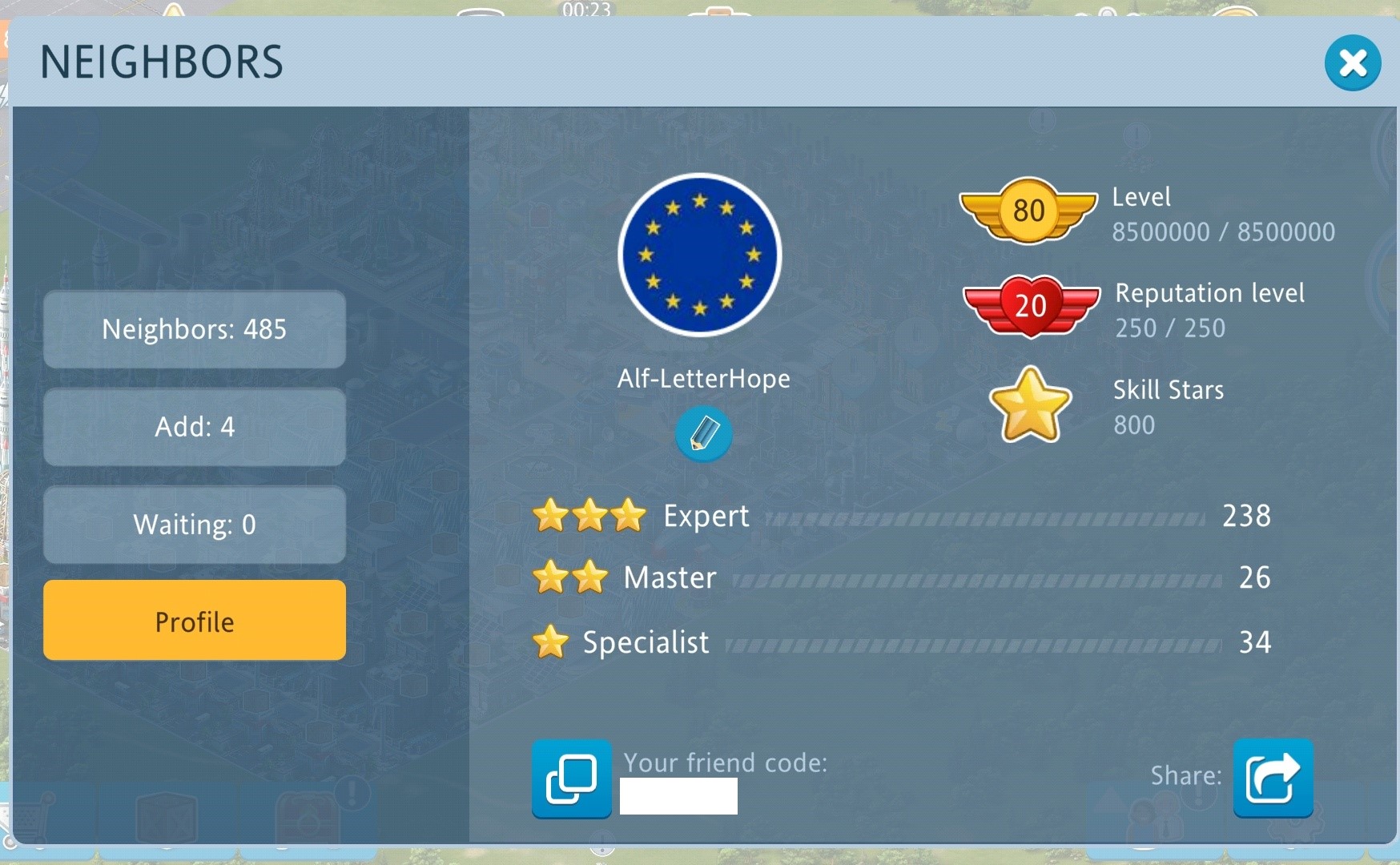The height and width of the screenshot is (865, 1400).
Task: Copy your friend code
Action: (571, 778)
